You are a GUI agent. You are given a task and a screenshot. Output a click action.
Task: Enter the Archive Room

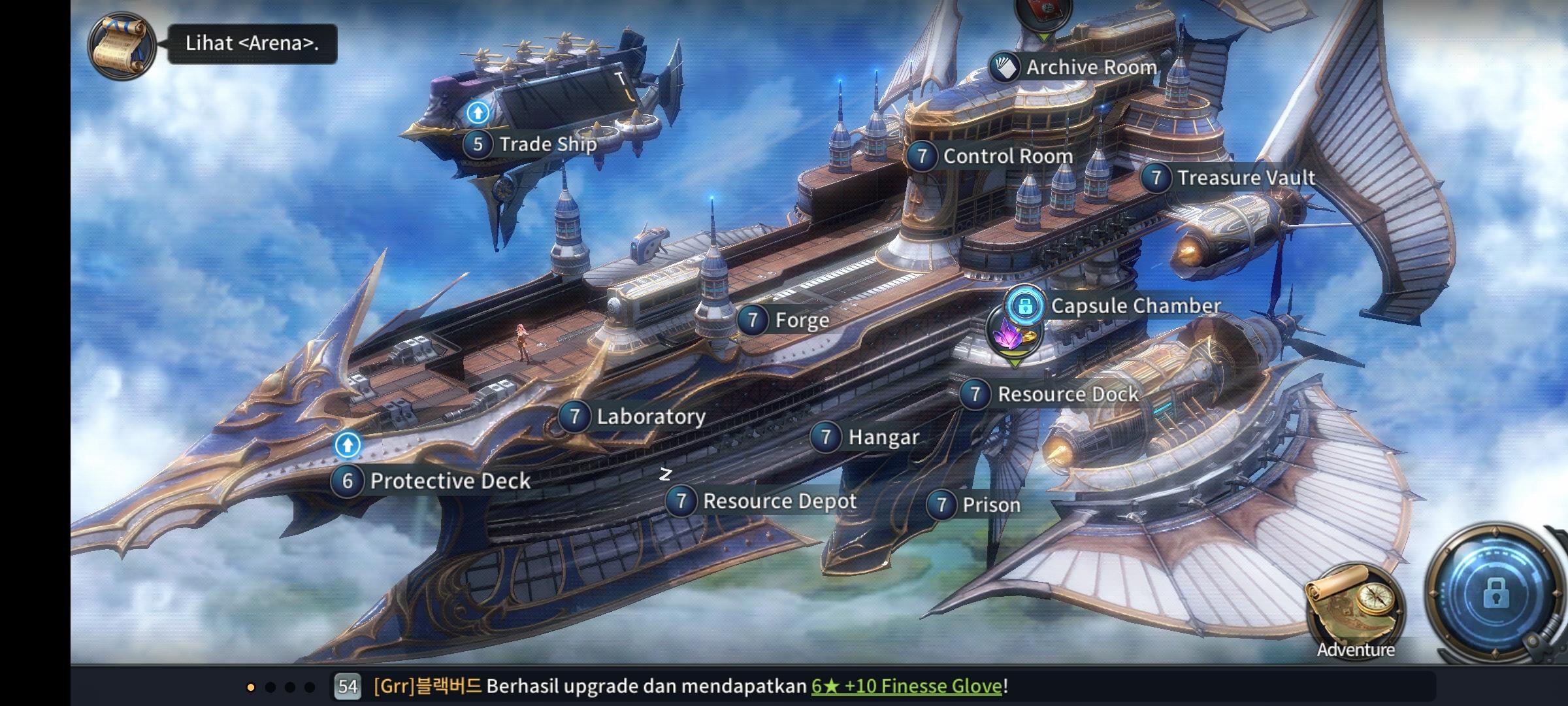pyautogui.click(x=1075, y=67)
